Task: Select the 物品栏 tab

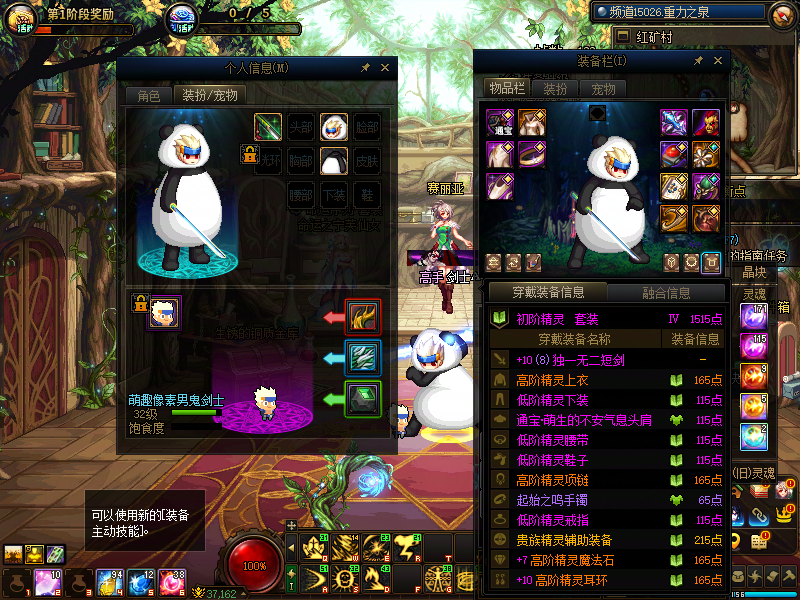Action: coord(507,89)
